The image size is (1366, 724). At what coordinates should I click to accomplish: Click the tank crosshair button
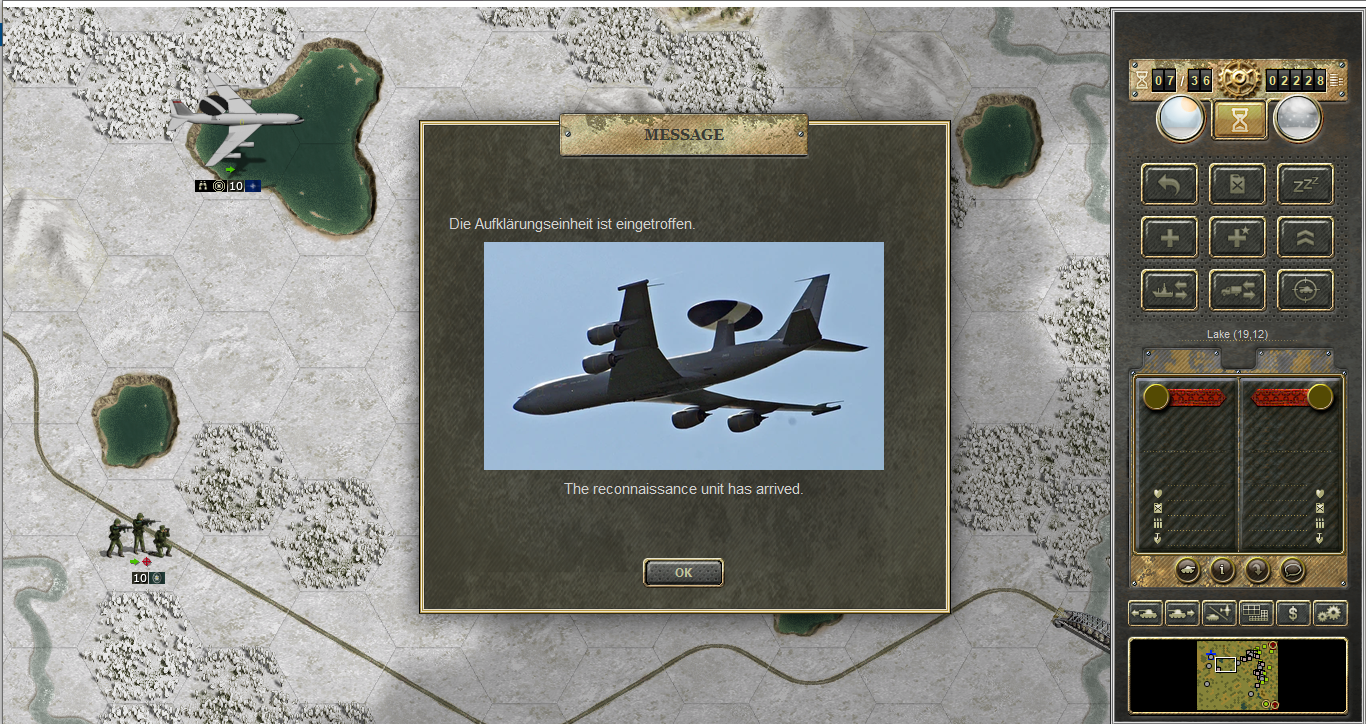point(1305,290)
